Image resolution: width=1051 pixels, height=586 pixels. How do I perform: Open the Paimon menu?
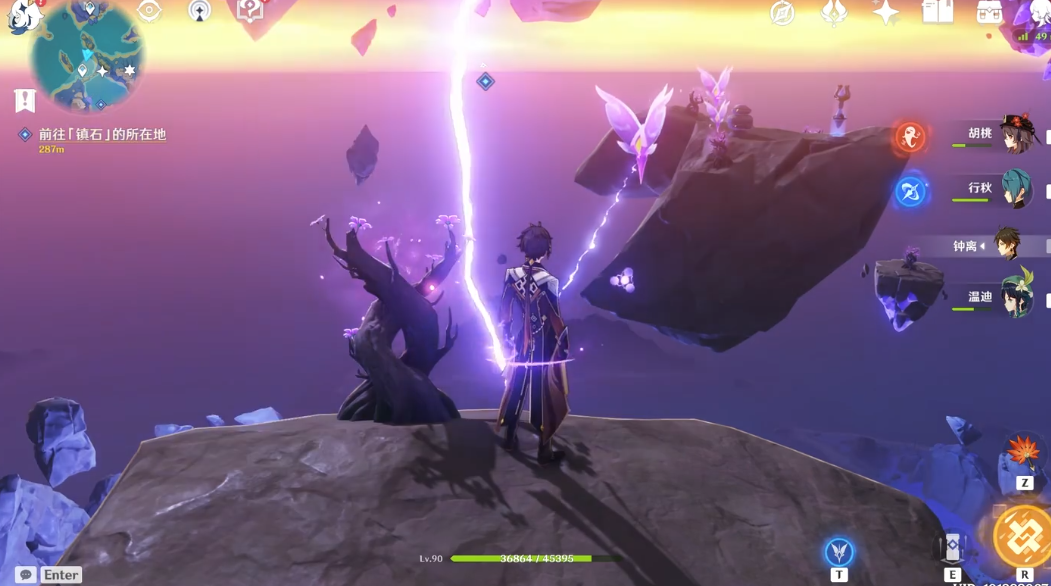[20, 14]
